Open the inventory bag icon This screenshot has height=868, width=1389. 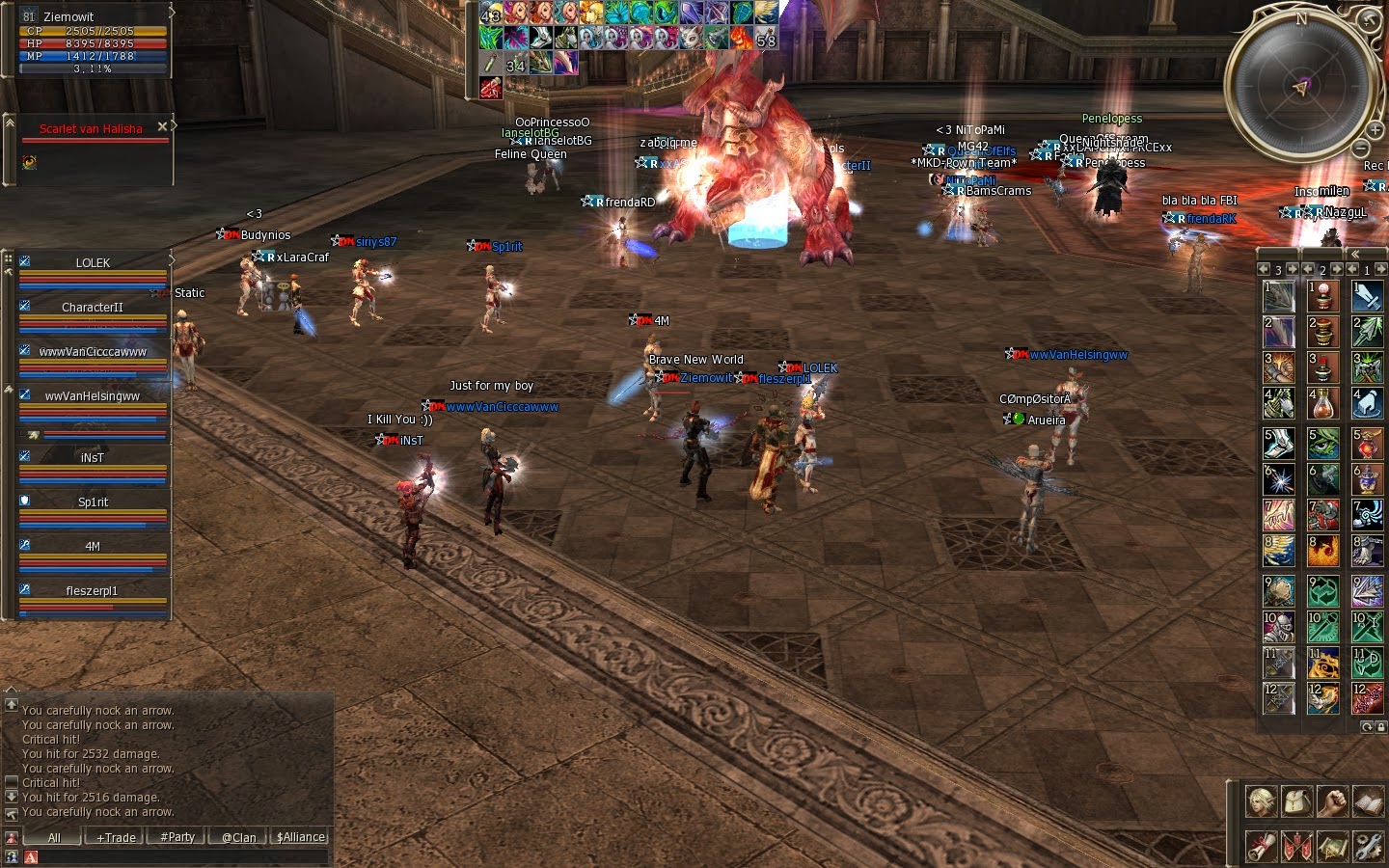(1297, 801)
